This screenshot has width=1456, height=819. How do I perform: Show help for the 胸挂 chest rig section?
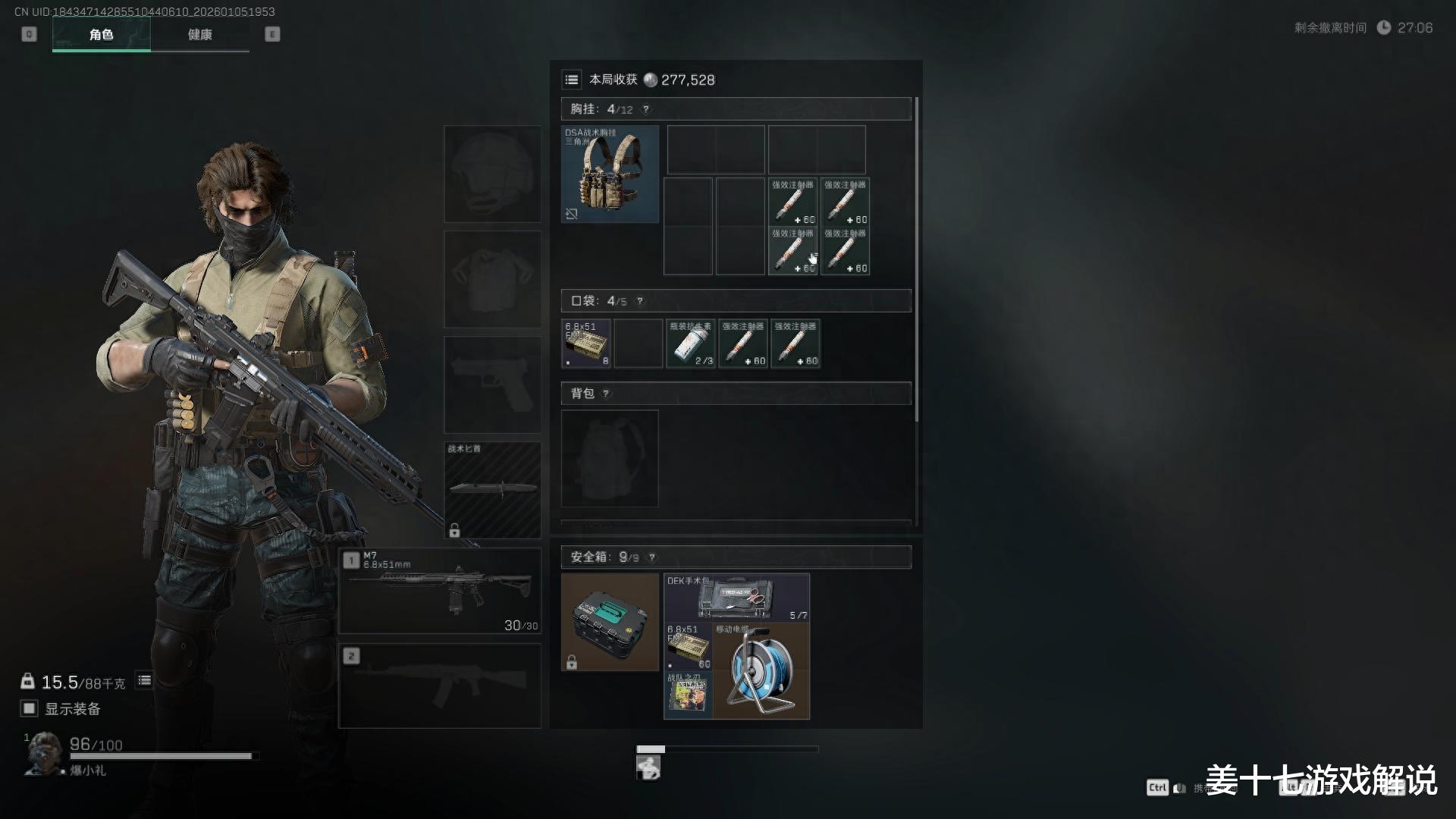point(646,109)
